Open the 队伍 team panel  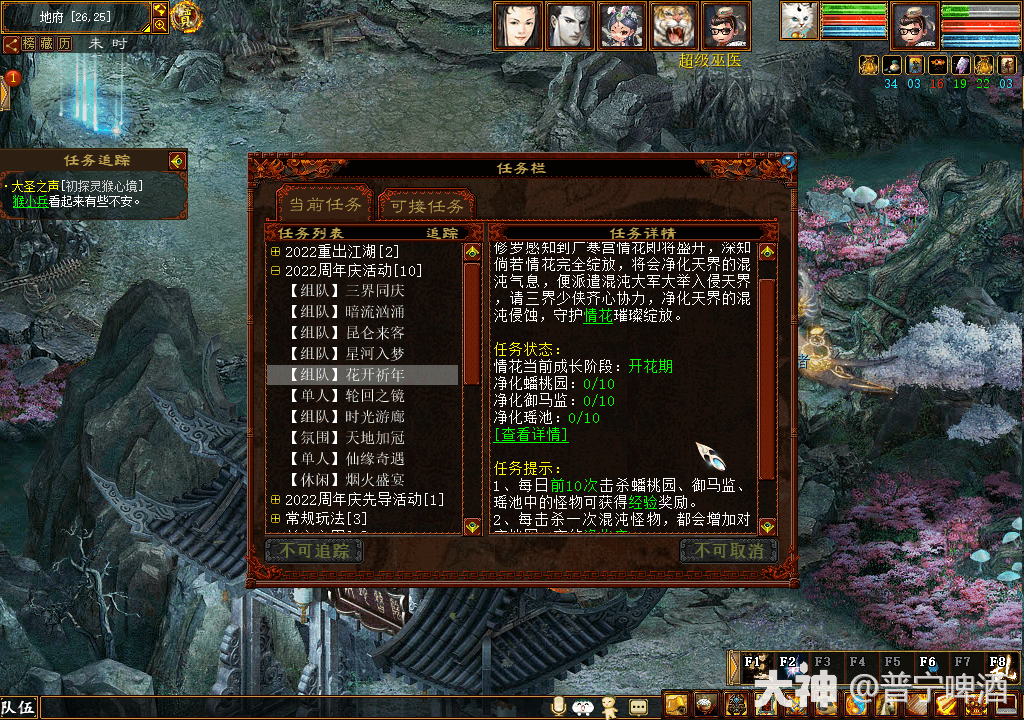[19, 707]
